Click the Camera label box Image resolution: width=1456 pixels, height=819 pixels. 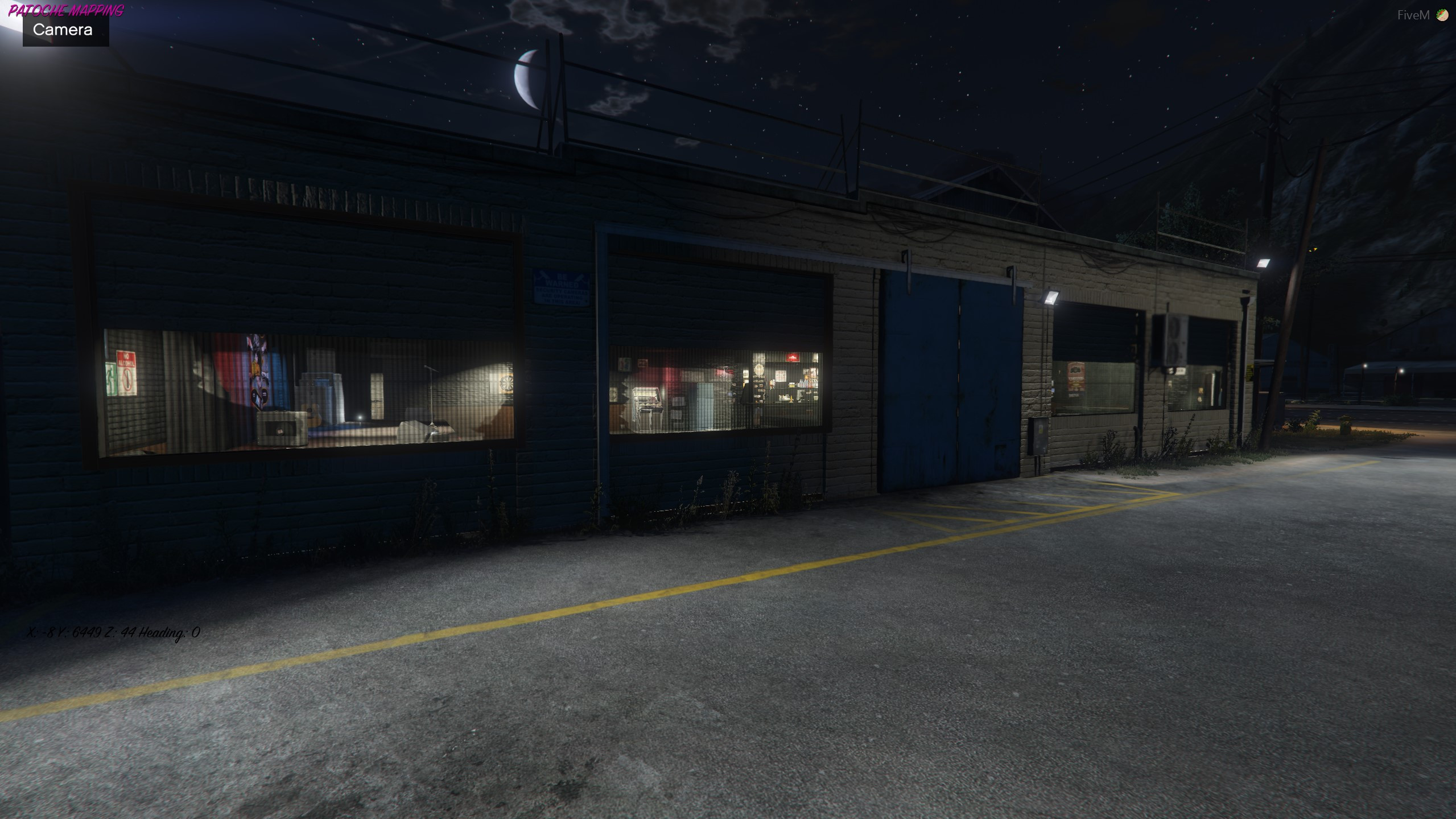(65, 30)
